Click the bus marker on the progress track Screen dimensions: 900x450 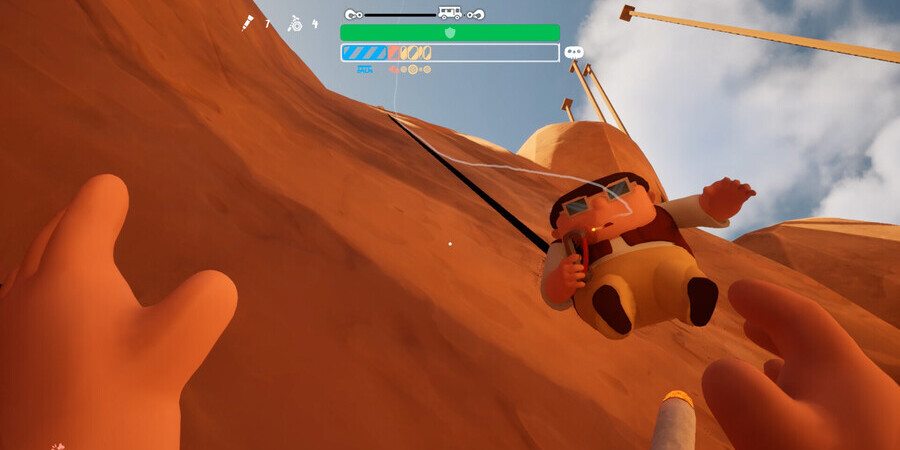[x=450, y=14]
